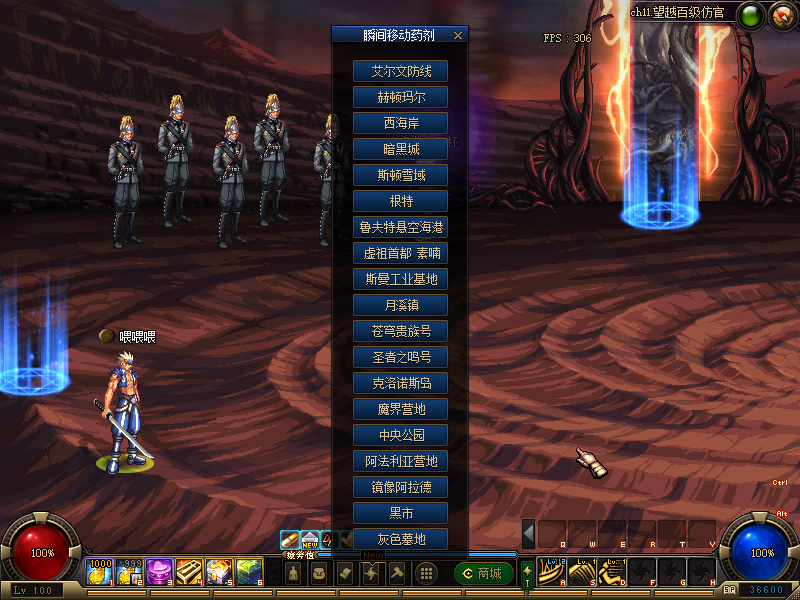The image size is (800, 600).
Task: Use the purple potion hotbar item
Action: [x=160, y=572]
